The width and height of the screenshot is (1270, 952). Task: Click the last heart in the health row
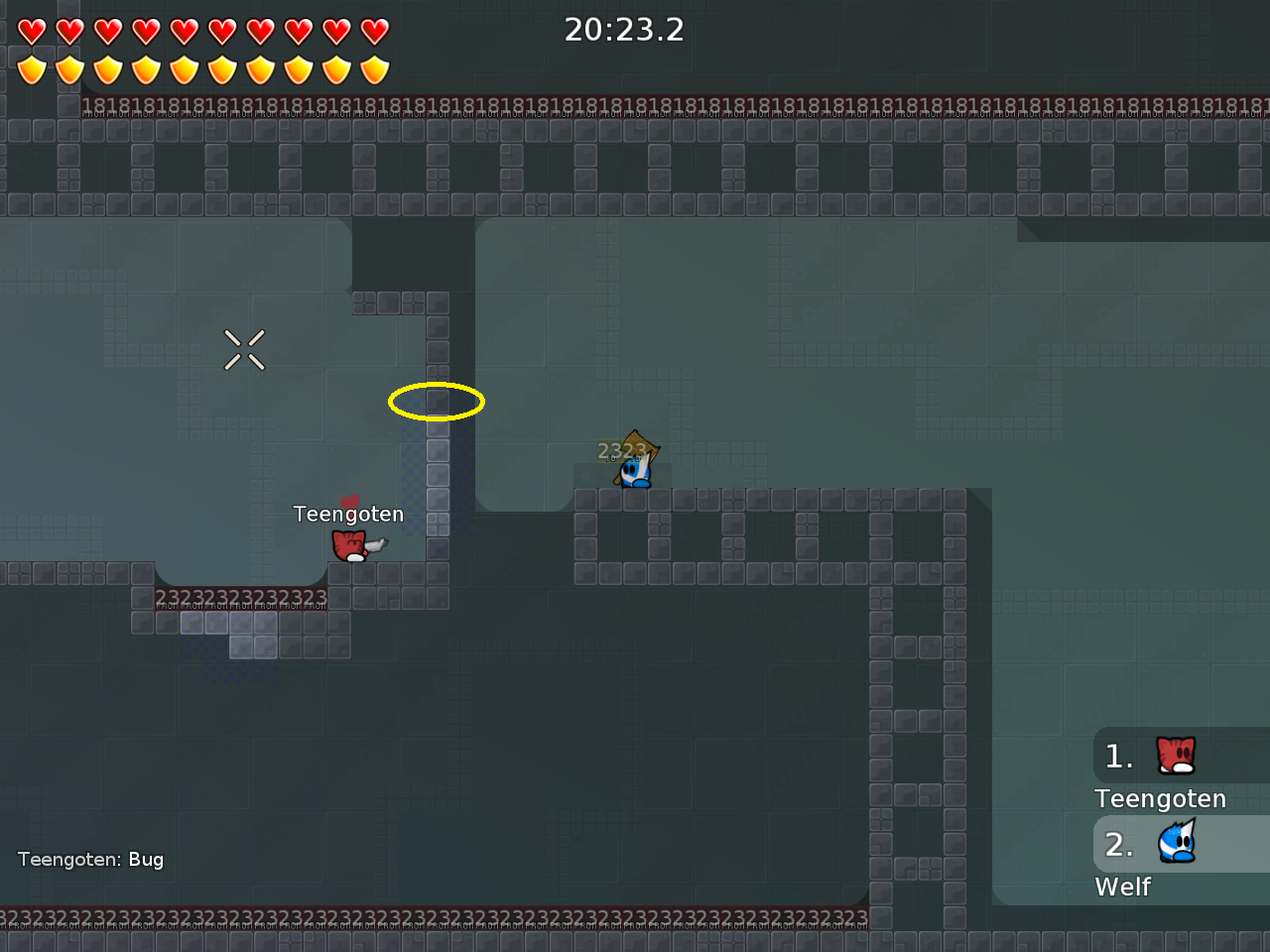click(374, 31)
